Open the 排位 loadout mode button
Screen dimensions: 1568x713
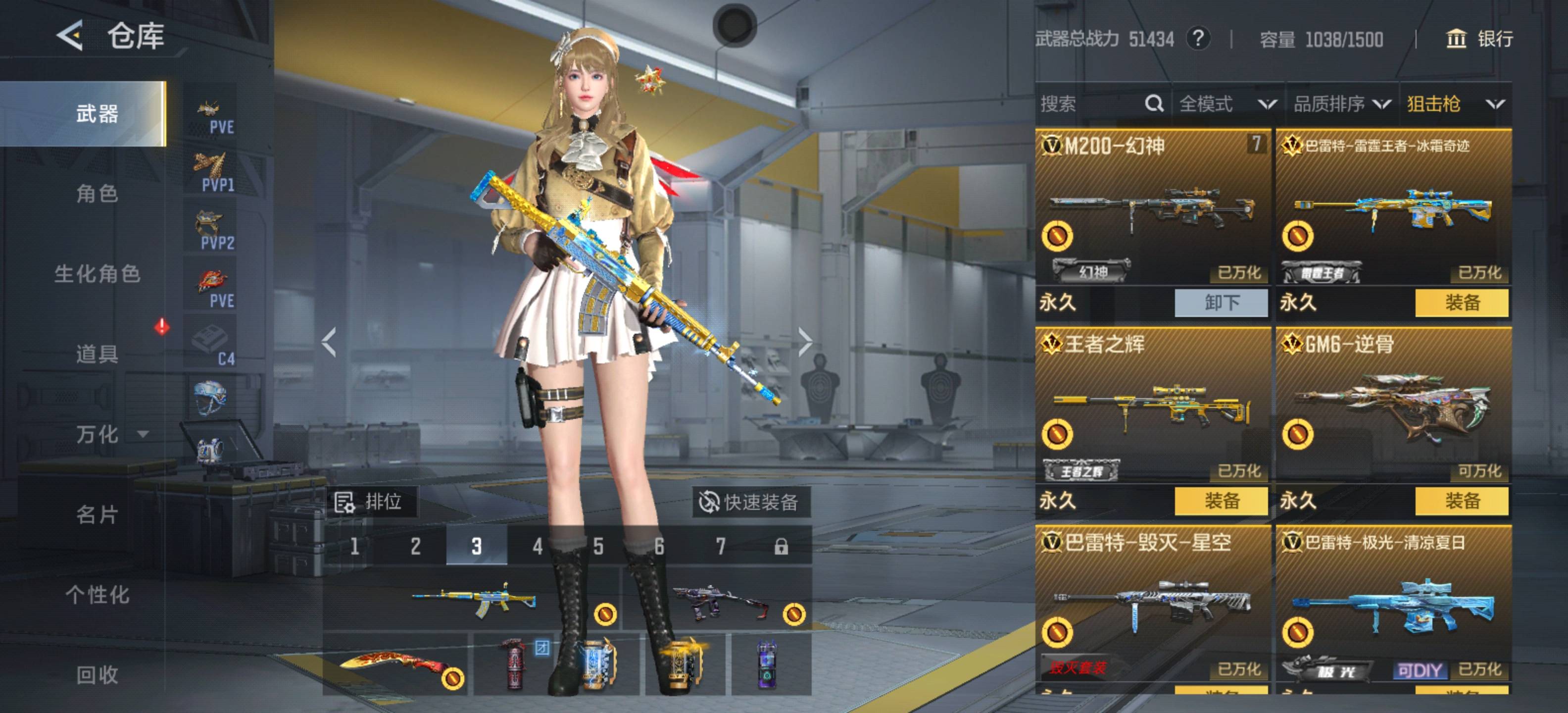click(370, 503)
